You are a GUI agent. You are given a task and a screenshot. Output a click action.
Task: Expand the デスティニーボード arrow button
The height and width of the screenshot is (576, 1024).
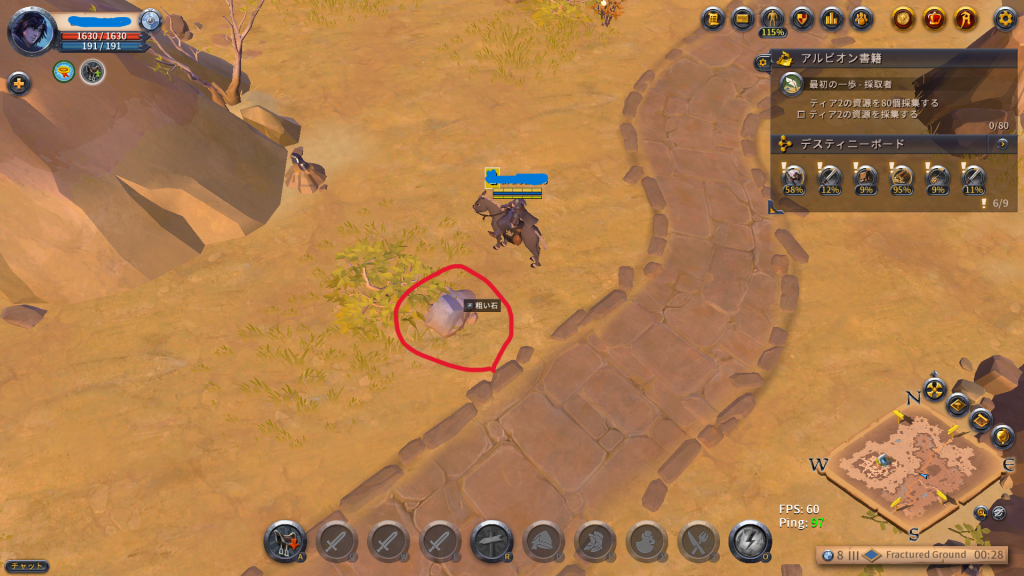[x=1002, y=144]
